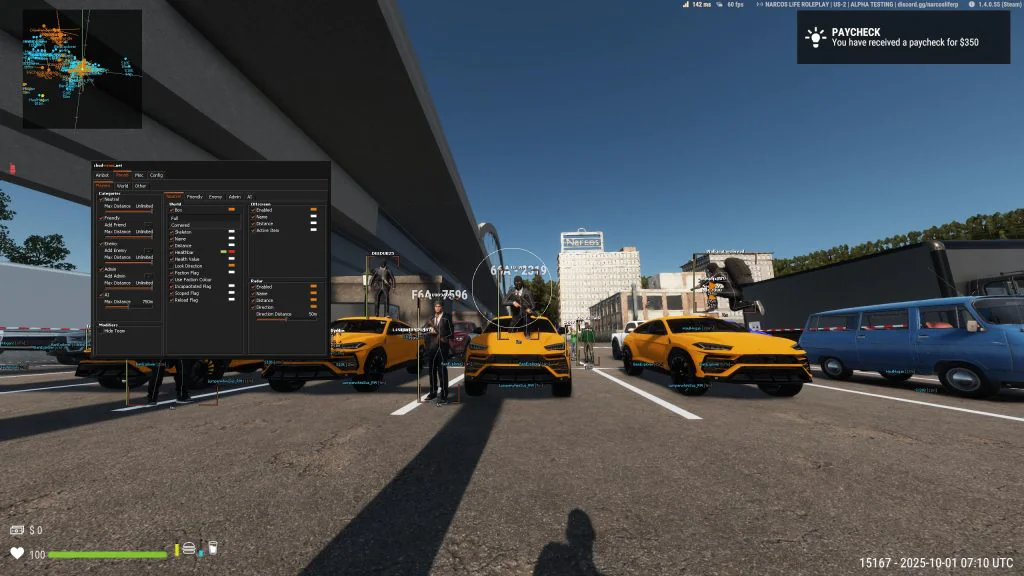The height and width of the screenshot is (576, 1024).
Task: Enable the Look Direction checkbox
Action: click(x=169, y=266)
